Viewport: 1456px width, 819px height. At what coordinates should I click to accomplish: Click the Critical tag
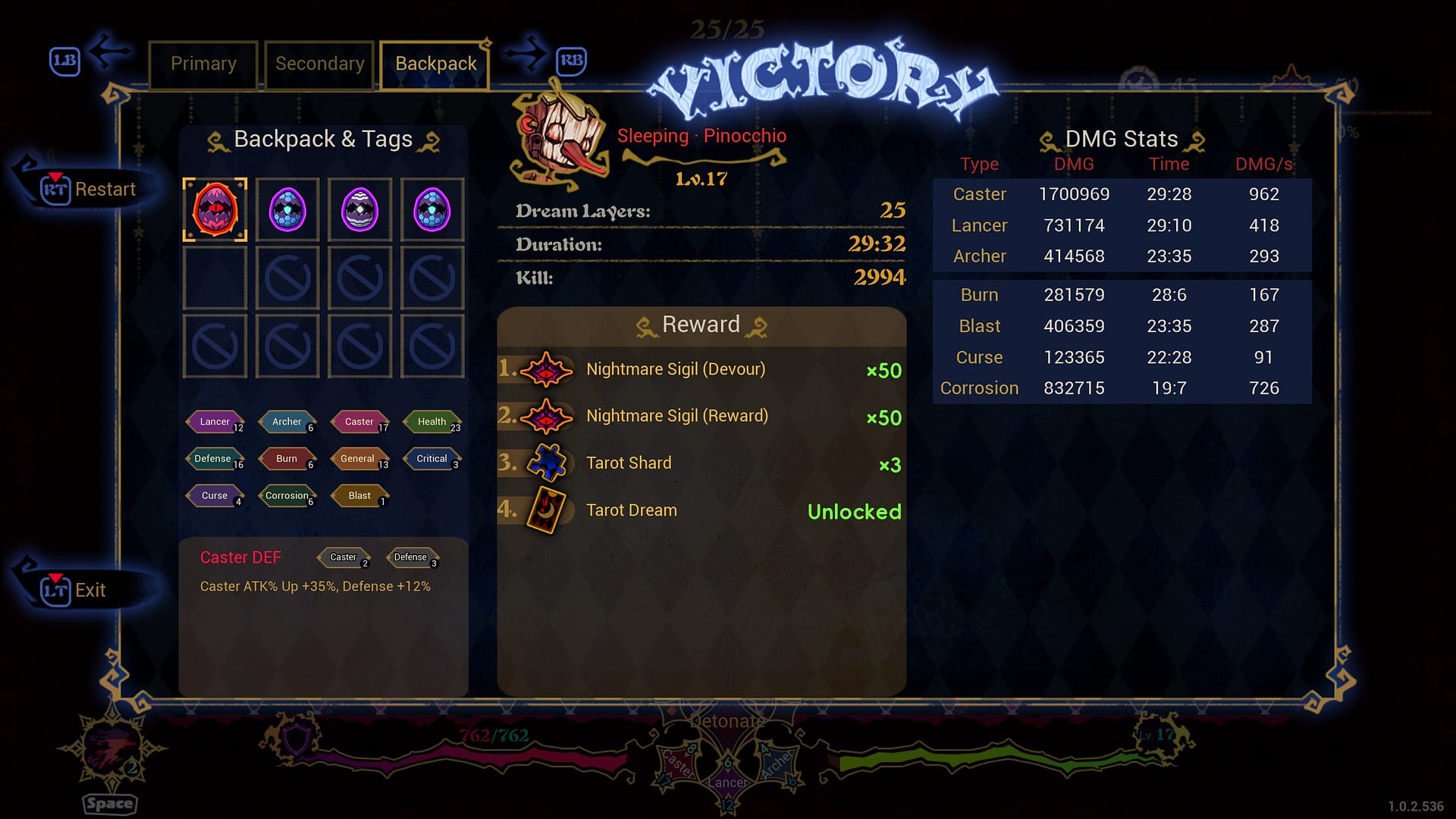pos(432,459)
